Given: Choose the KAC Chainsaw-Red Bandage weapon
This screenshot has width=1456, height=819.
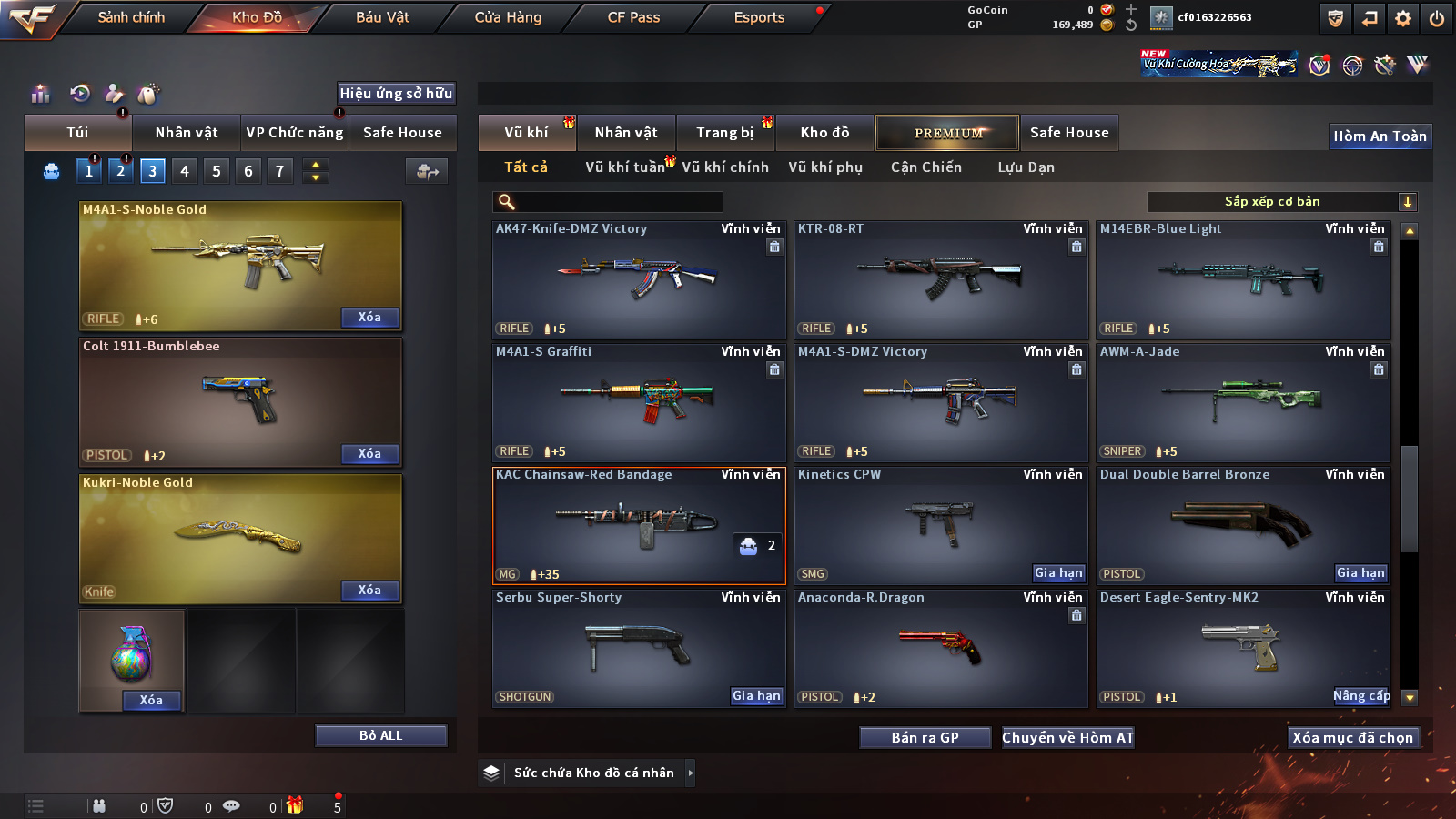Looking at the screenshot, I should pos(638,525).
